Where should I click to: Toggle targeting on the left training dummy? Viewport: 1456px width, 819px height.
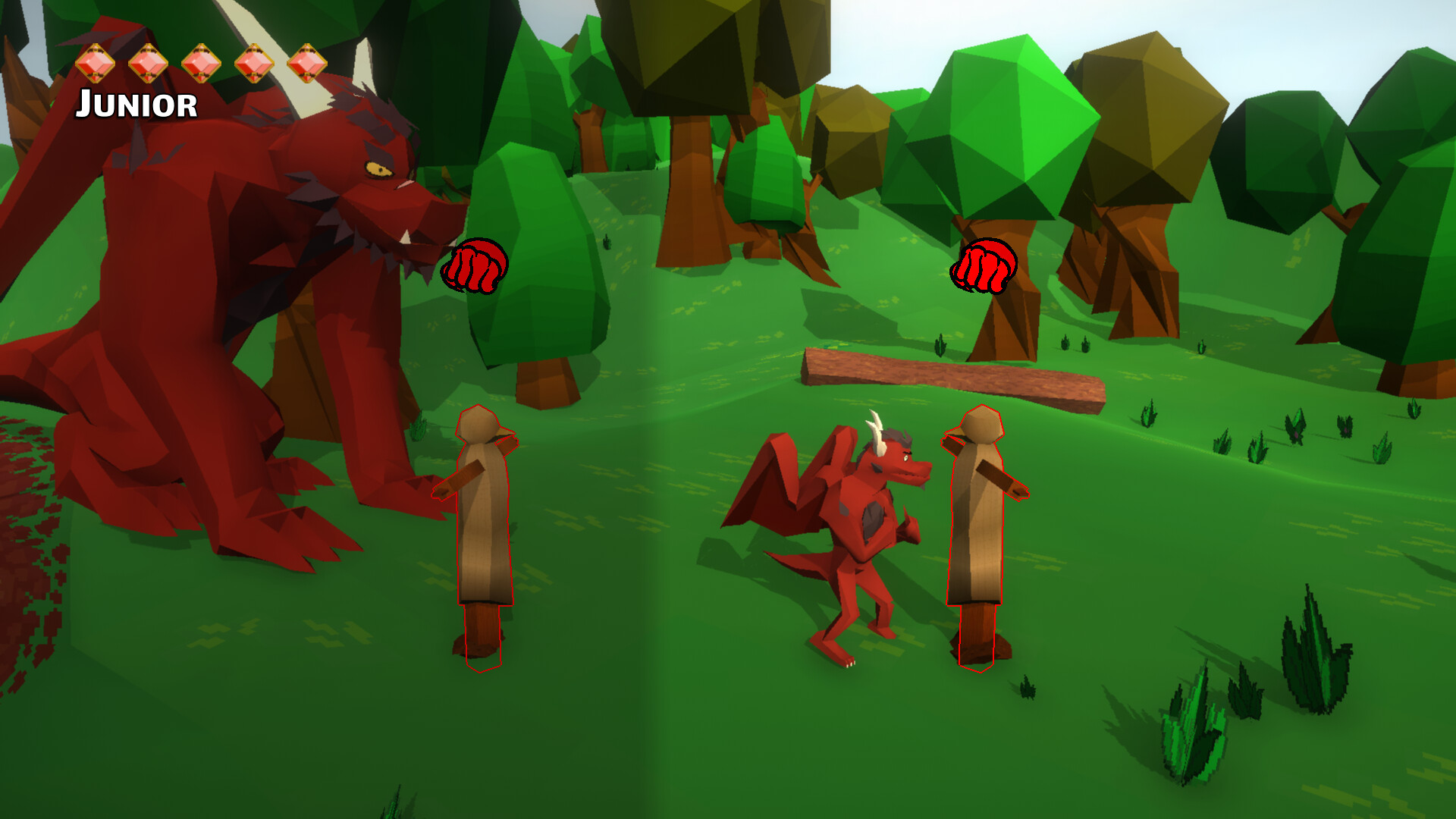[x=482, y=531]
